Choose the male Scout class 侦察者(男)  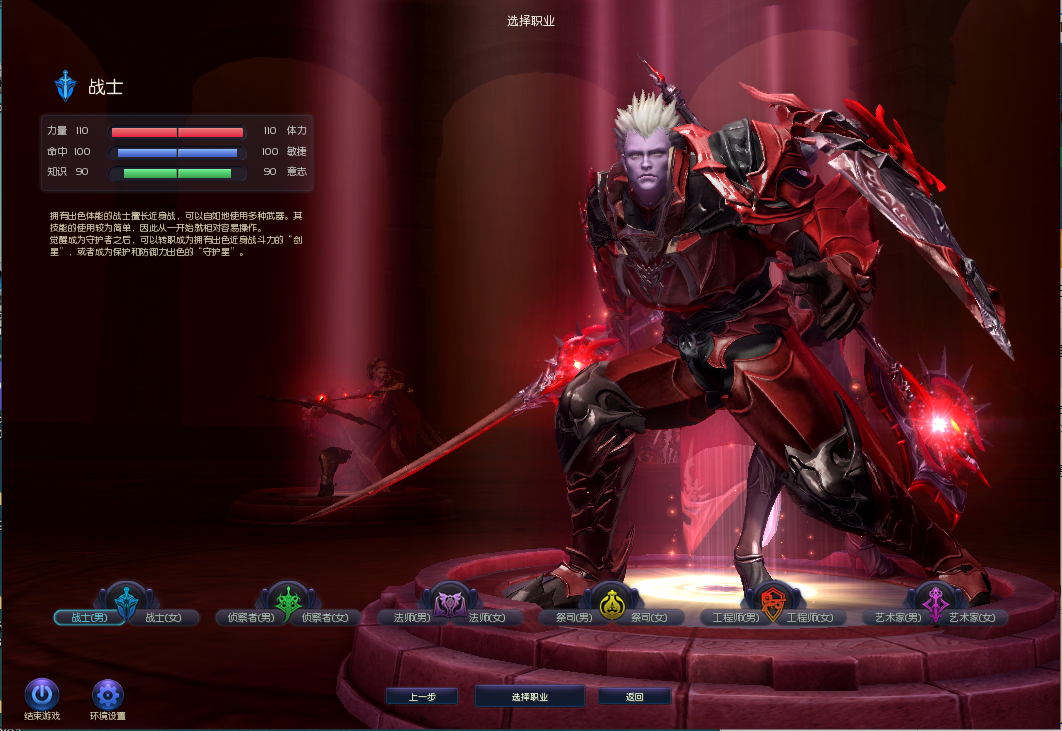(250, 617)
